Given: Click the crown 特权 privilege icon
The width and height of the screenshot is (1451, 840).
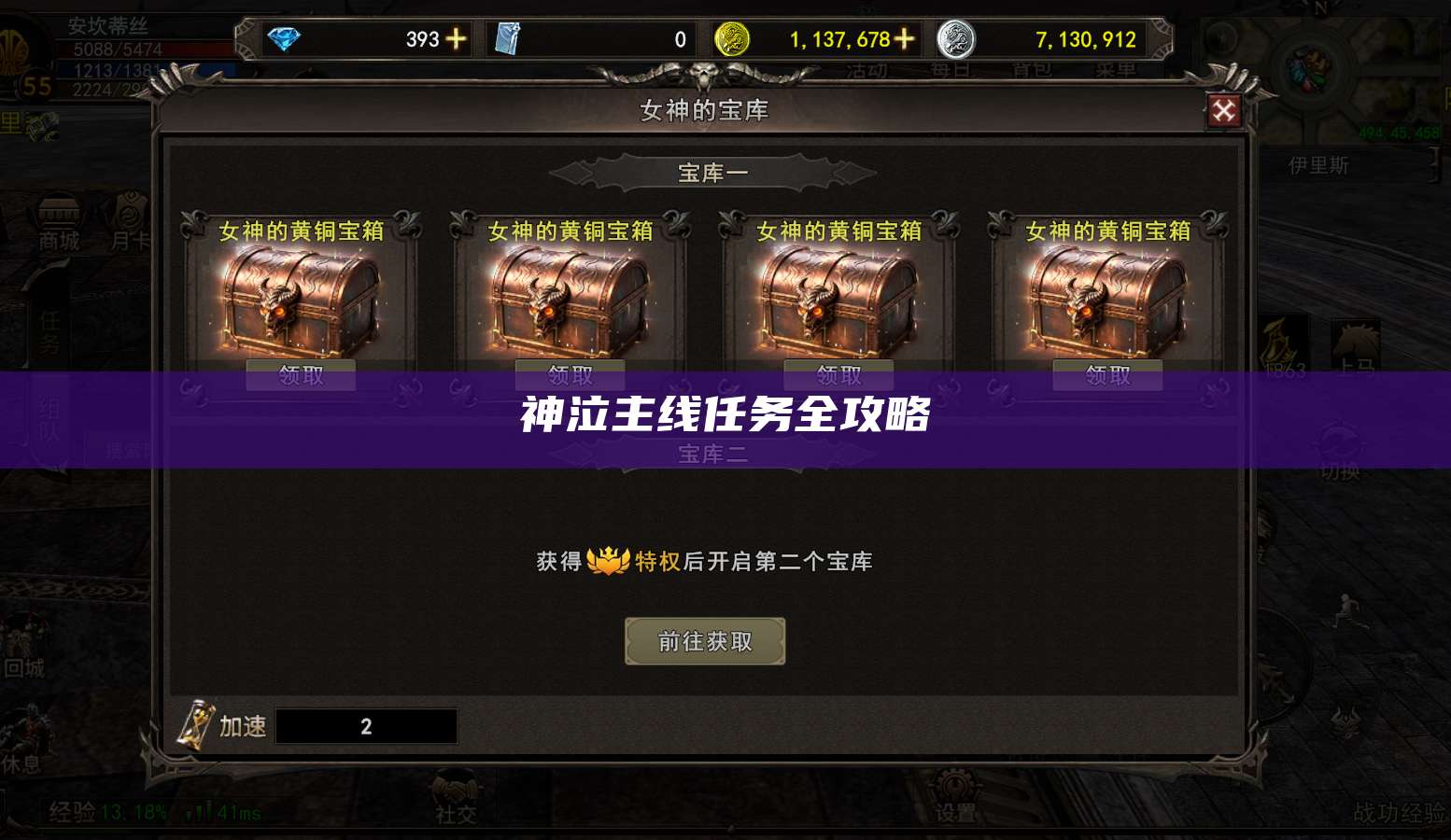Looking at the screenshot, I should pyautogui.click(x=608, y=562).
